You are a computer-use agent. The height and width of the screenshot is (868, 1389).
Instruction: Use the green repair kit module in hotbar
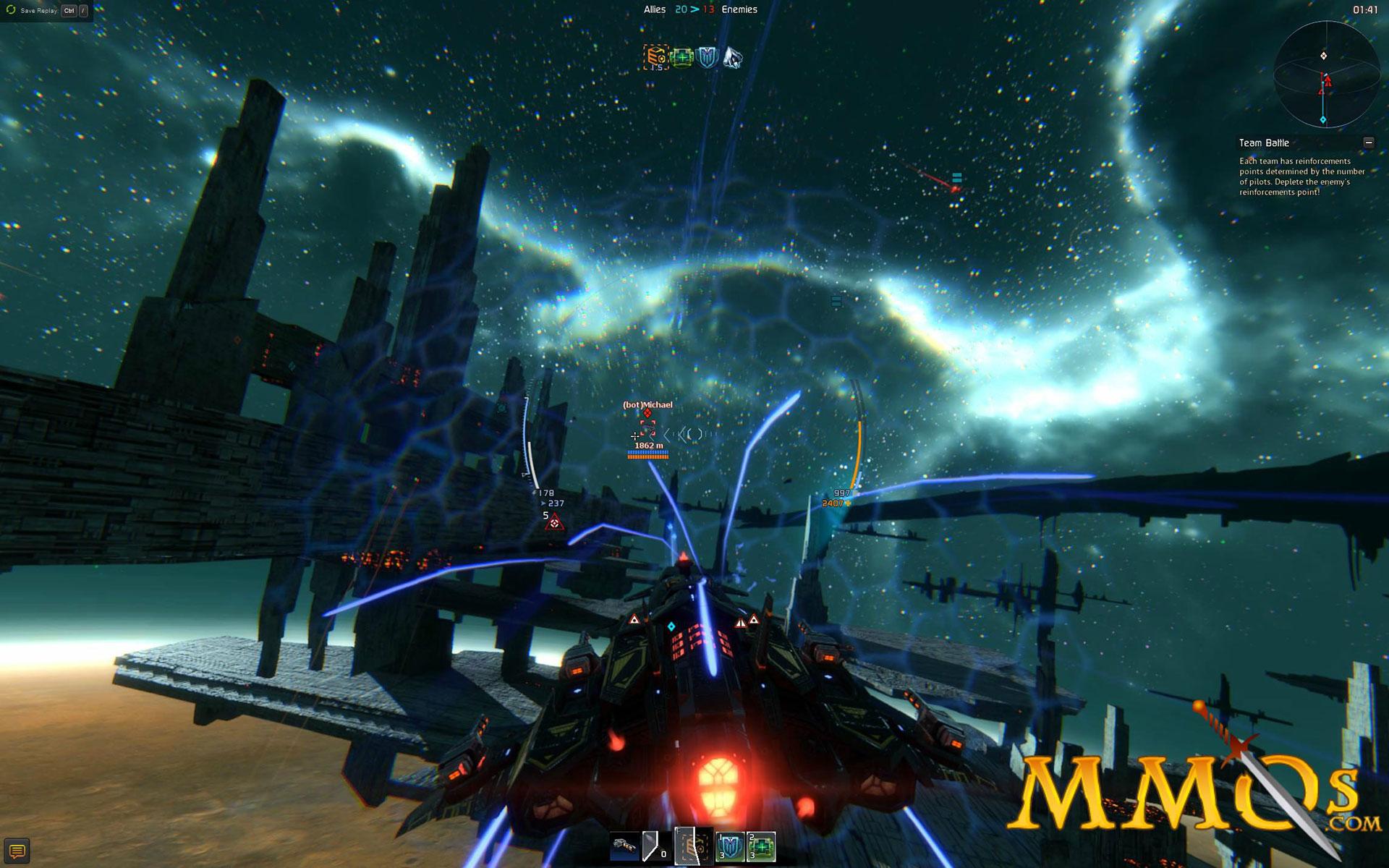[761, 846]
